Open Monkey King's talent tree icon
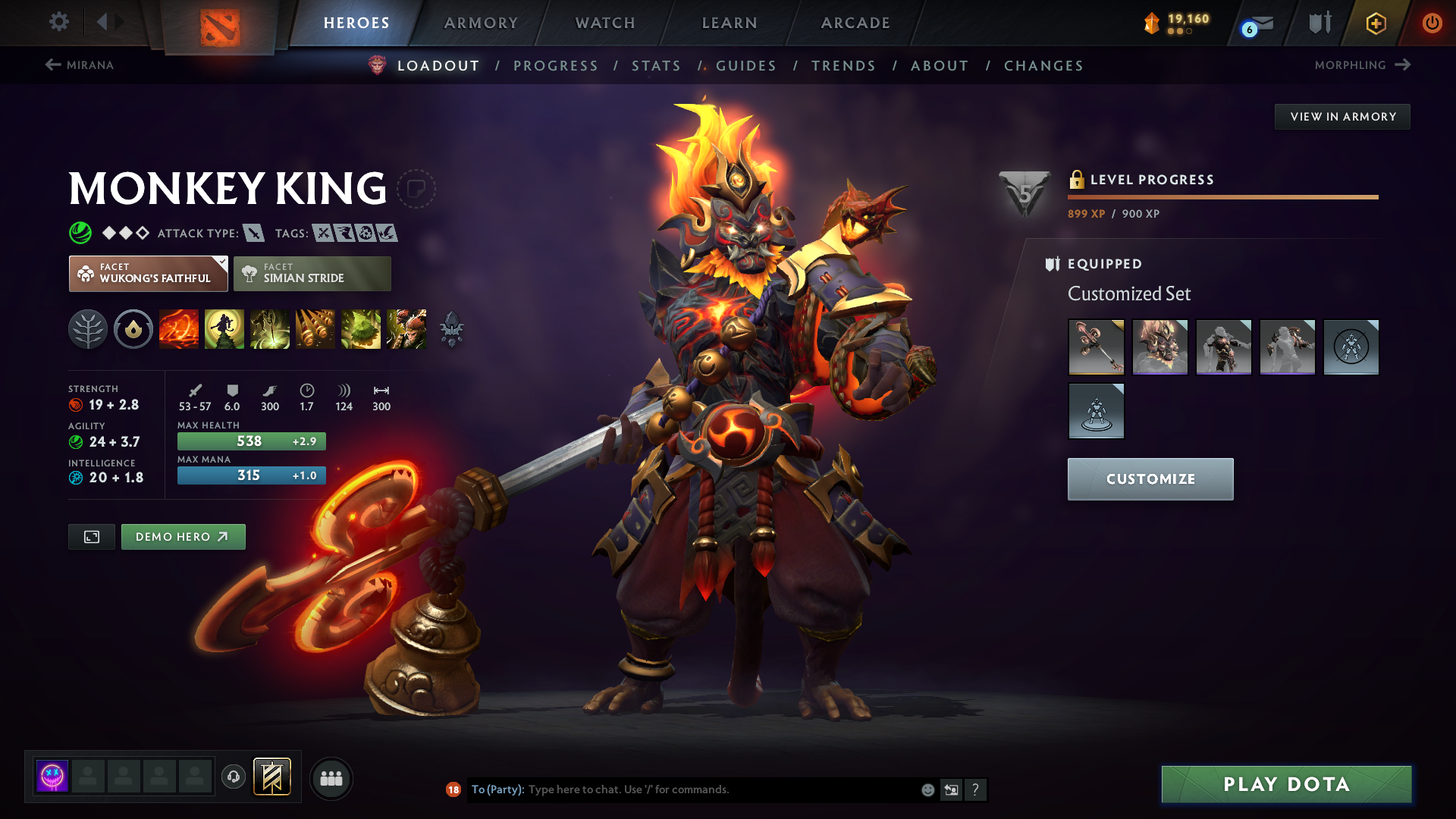 tap(88, 329)
